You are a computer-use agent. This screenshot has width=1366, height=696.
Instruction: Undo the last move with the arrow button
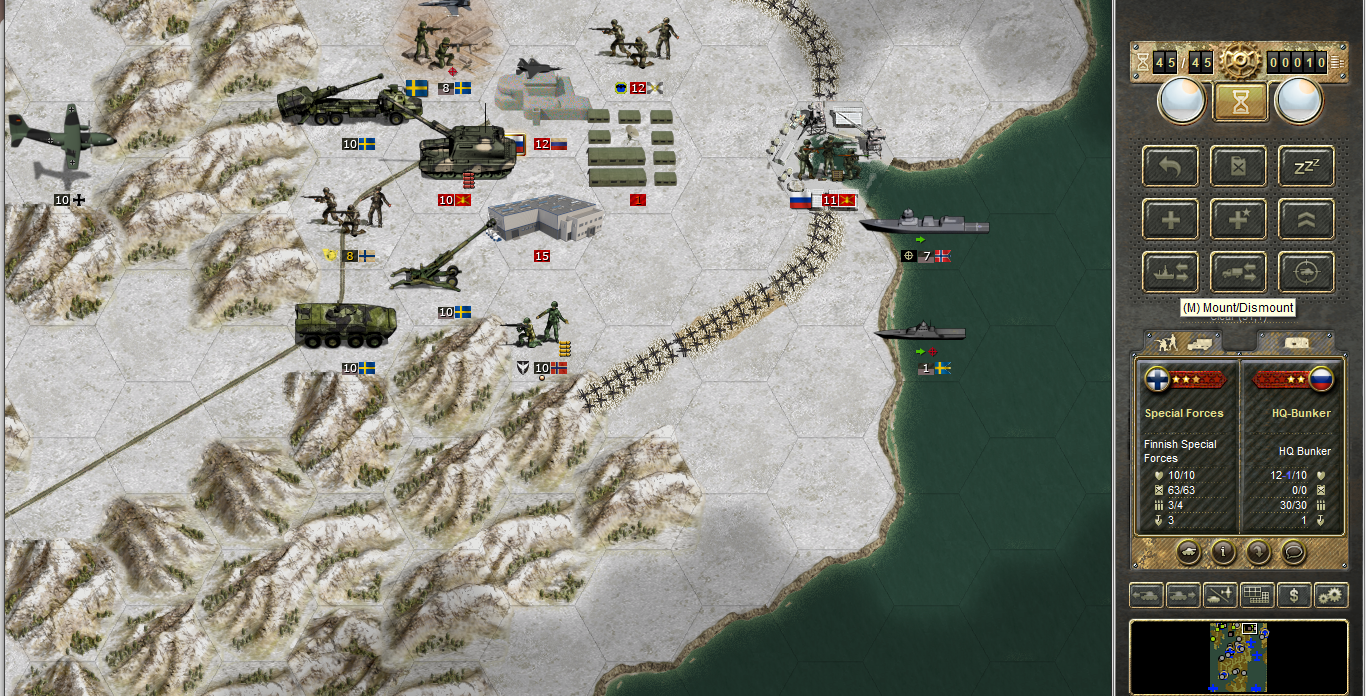pos(1171,166)
